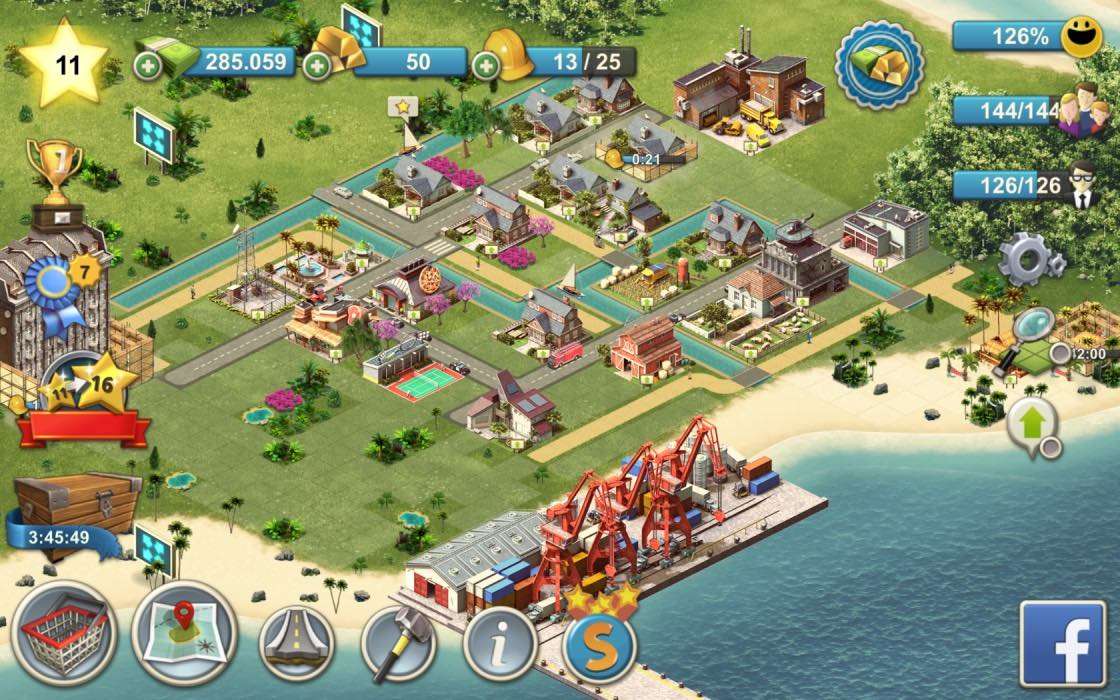Select the road building tool
1120x700 pixels.
296,640
